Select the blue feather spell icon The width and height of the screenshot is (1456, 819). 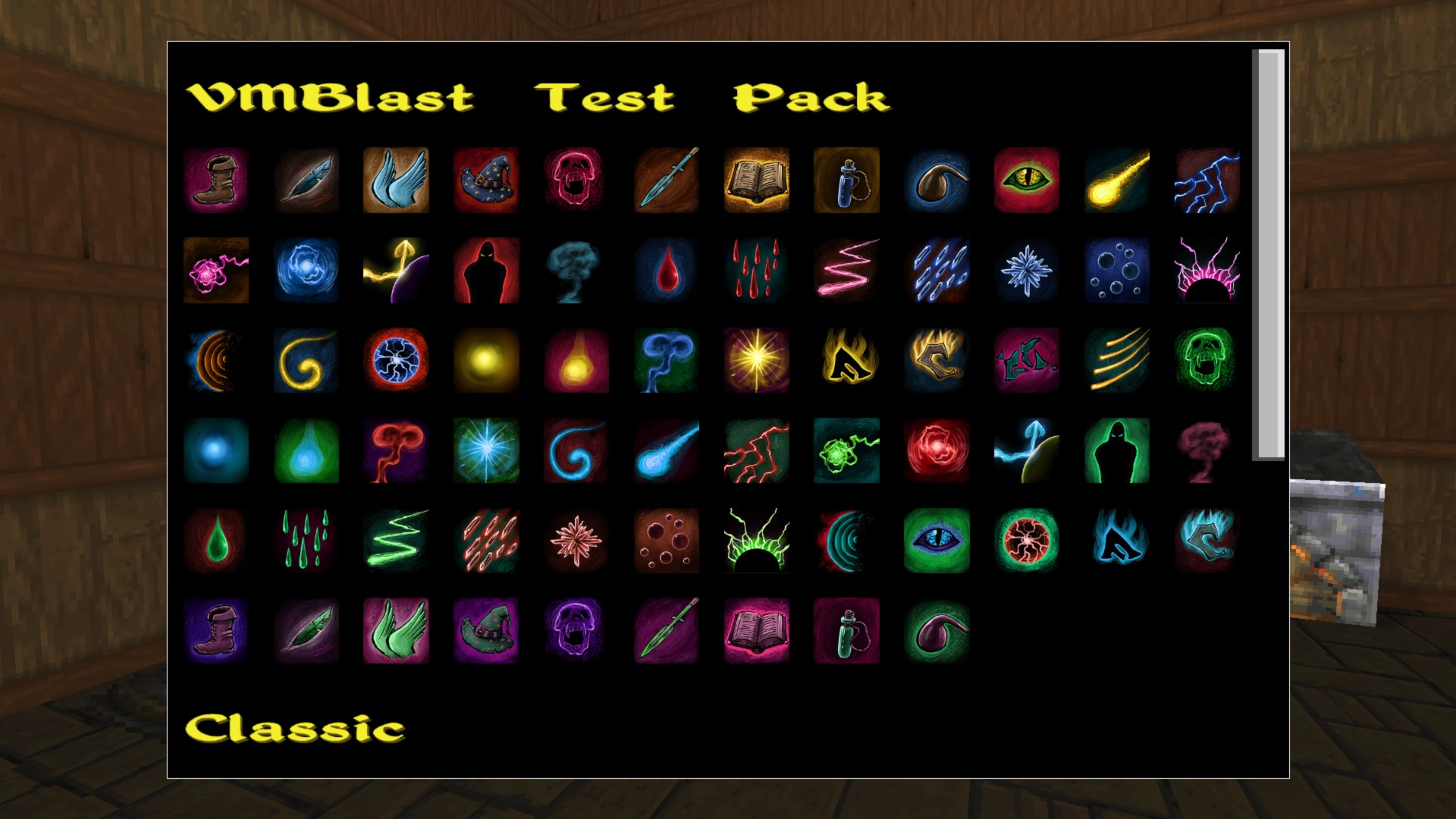coord(306,181)
